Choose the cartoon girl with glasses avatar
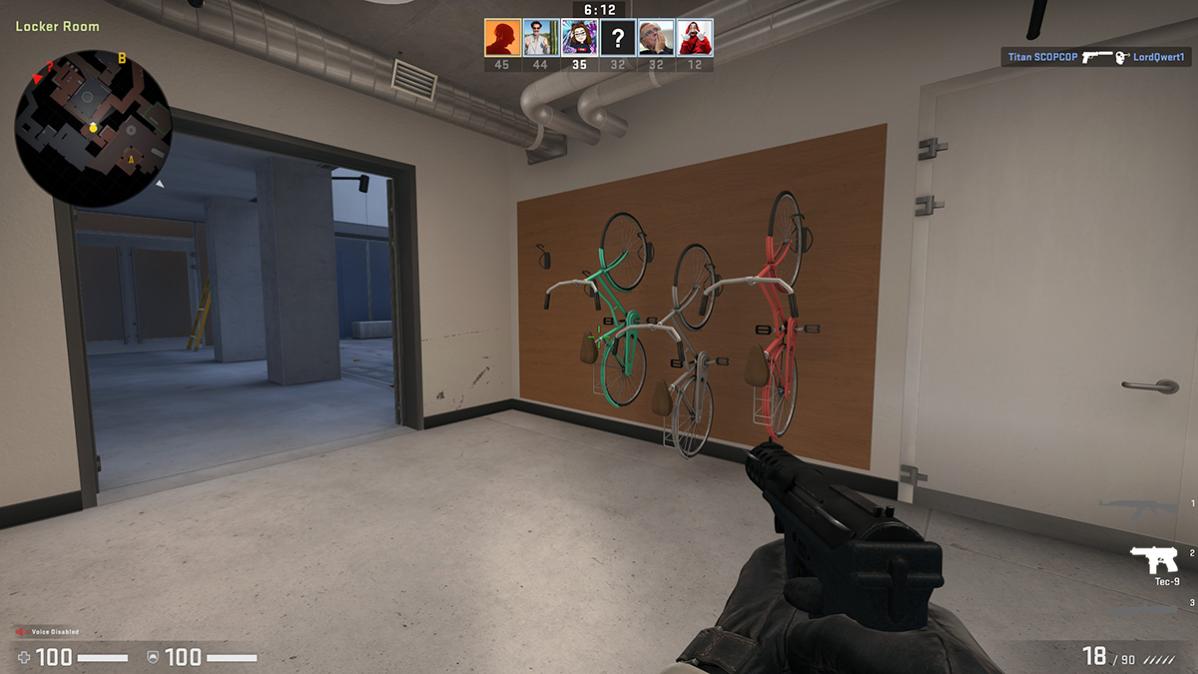The height and width of the screenshot is (674, 1198). coord(580,38)
